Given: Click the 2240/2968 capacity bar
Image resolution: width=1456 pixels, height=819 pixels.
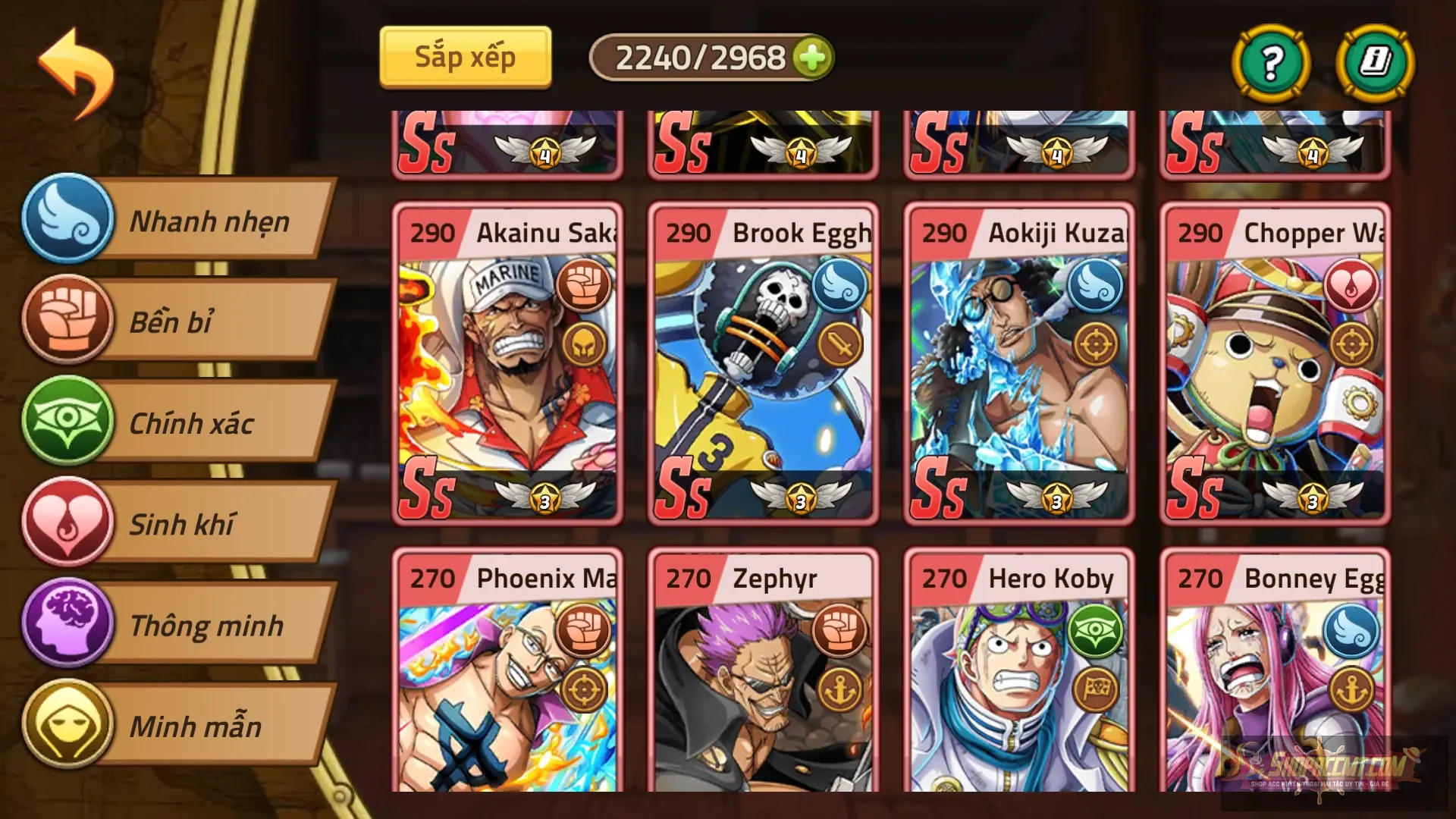Looking at the screenshot, I should (x=701, y=55).
